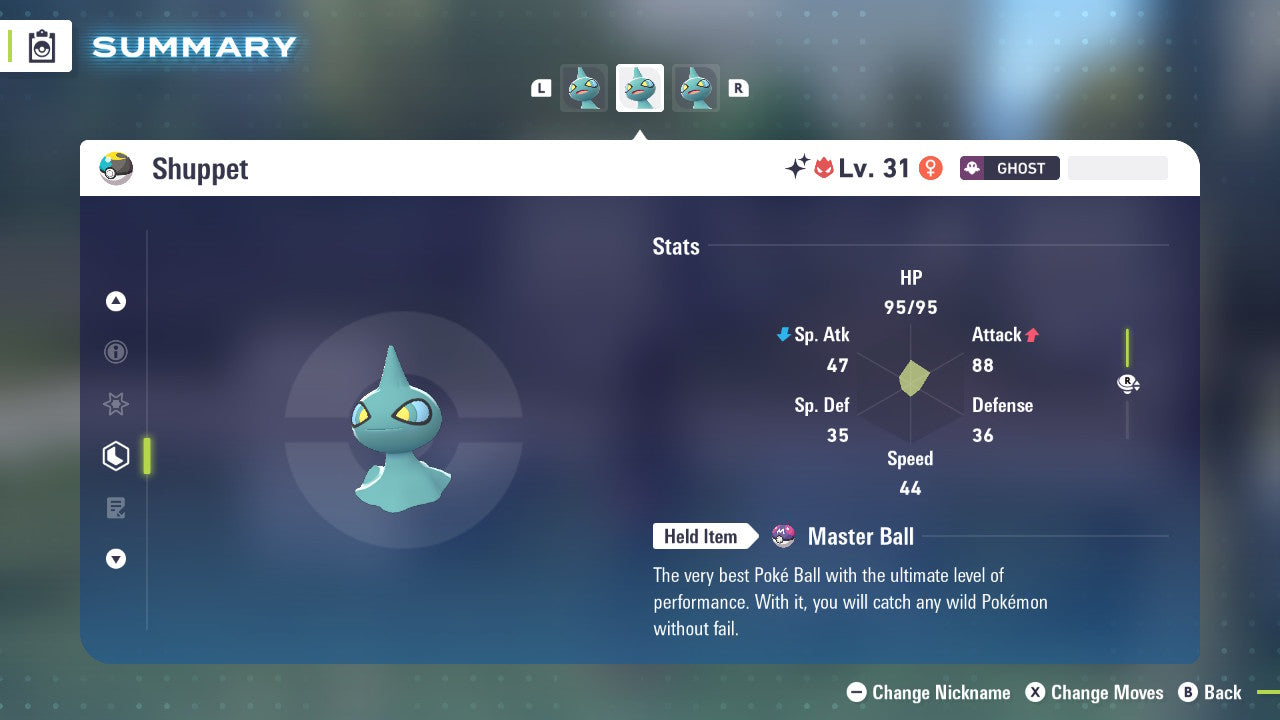Select the GHOST type badge

1009,168
